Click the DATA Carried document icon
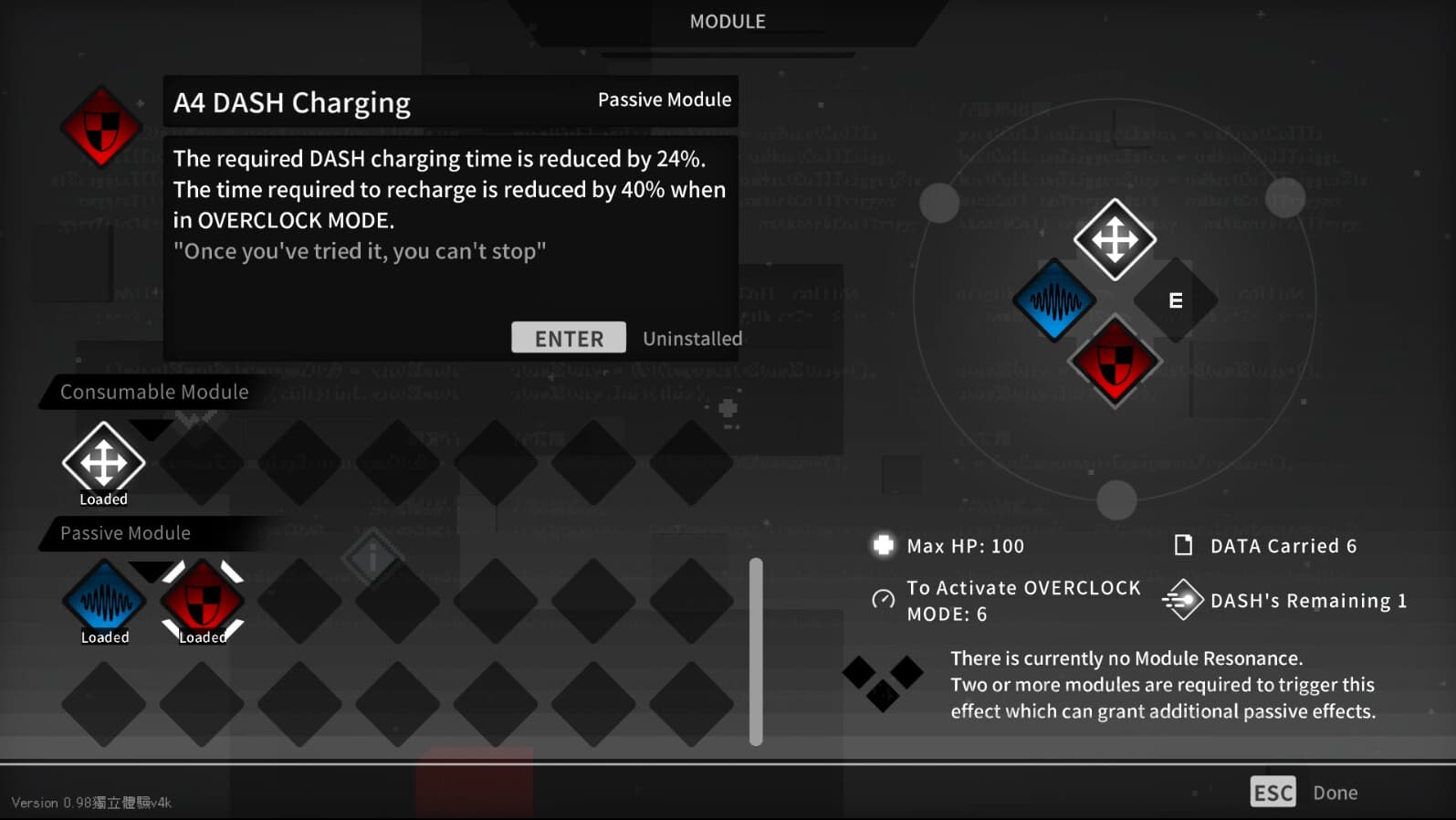The image size is (1456, 820). click(x=1184, y=544)
